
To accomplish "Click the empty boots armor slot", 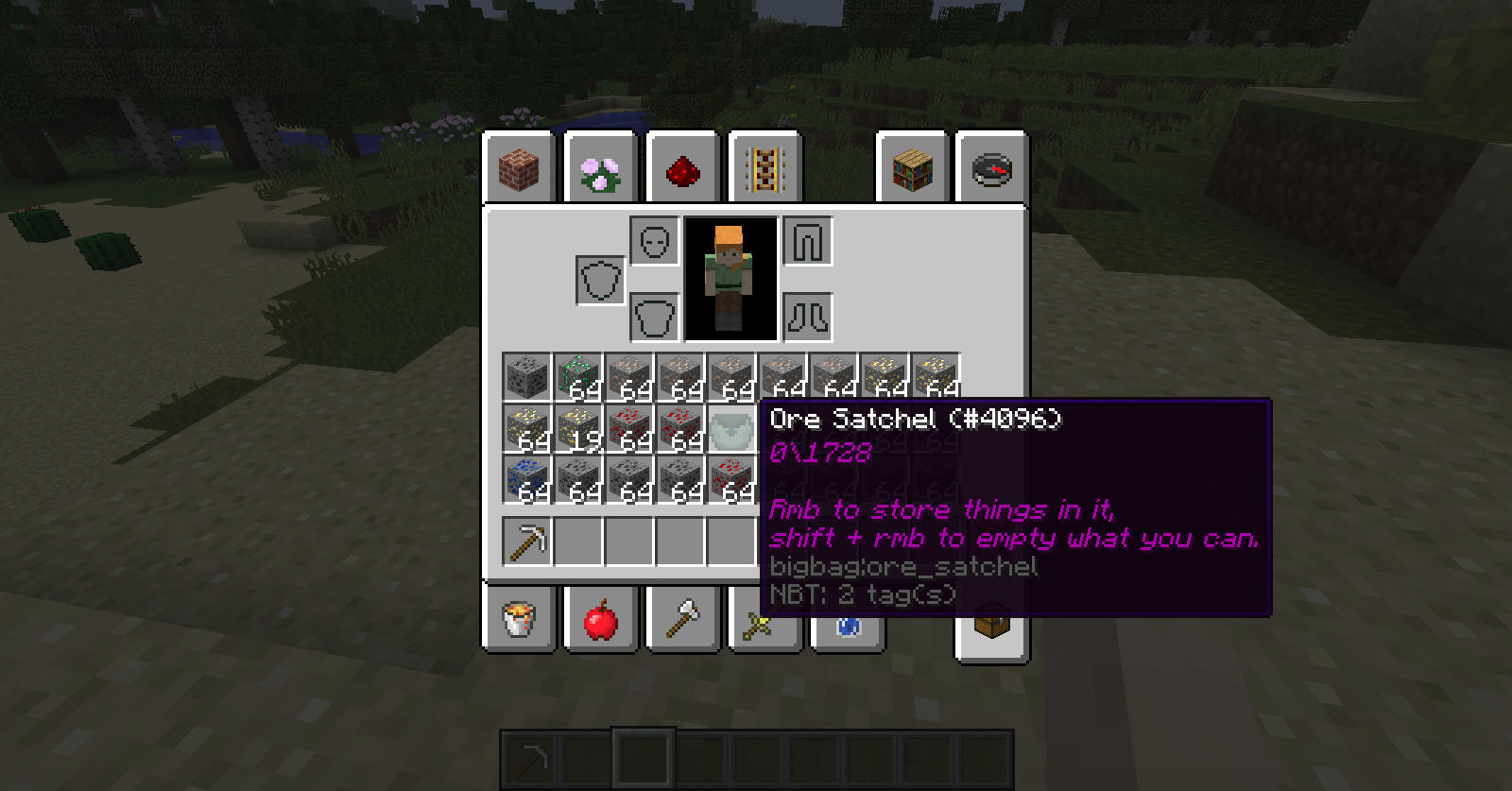I will (x=808, y=316).
